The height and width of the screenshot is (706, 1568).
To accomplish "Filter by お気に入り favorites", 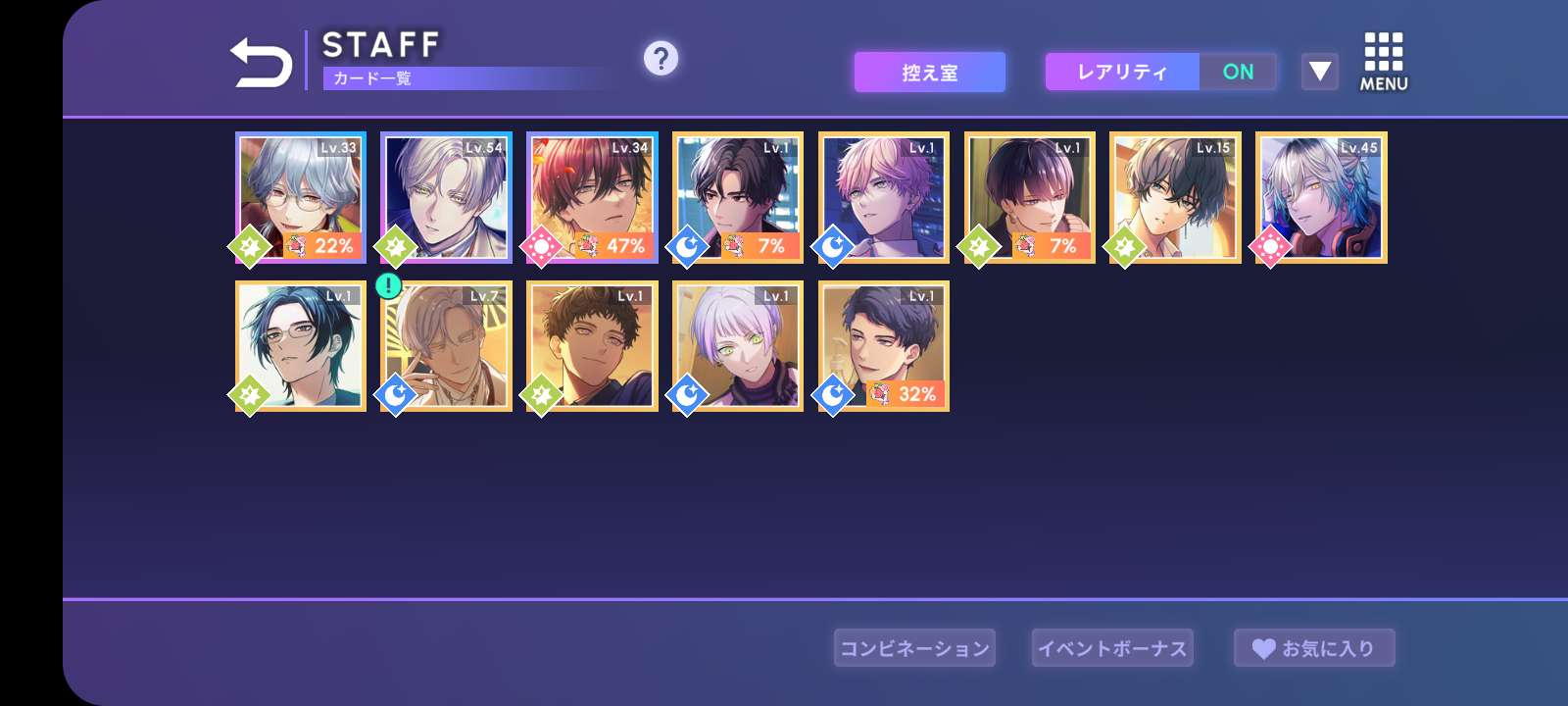I will tap(1313, 648).
